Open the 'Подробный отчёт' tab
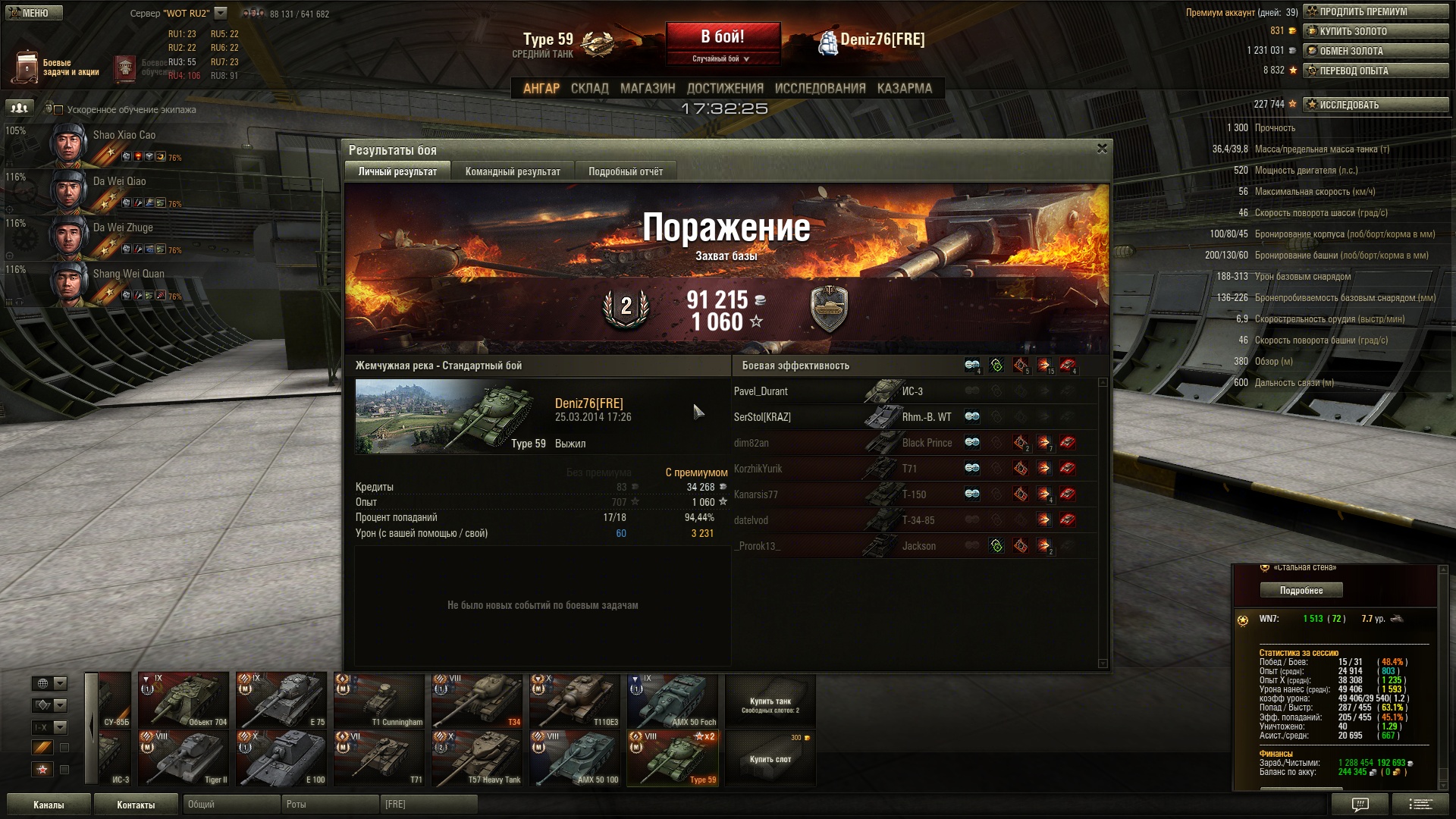This screenshot has width=1456, height=819. pos(625,171)
